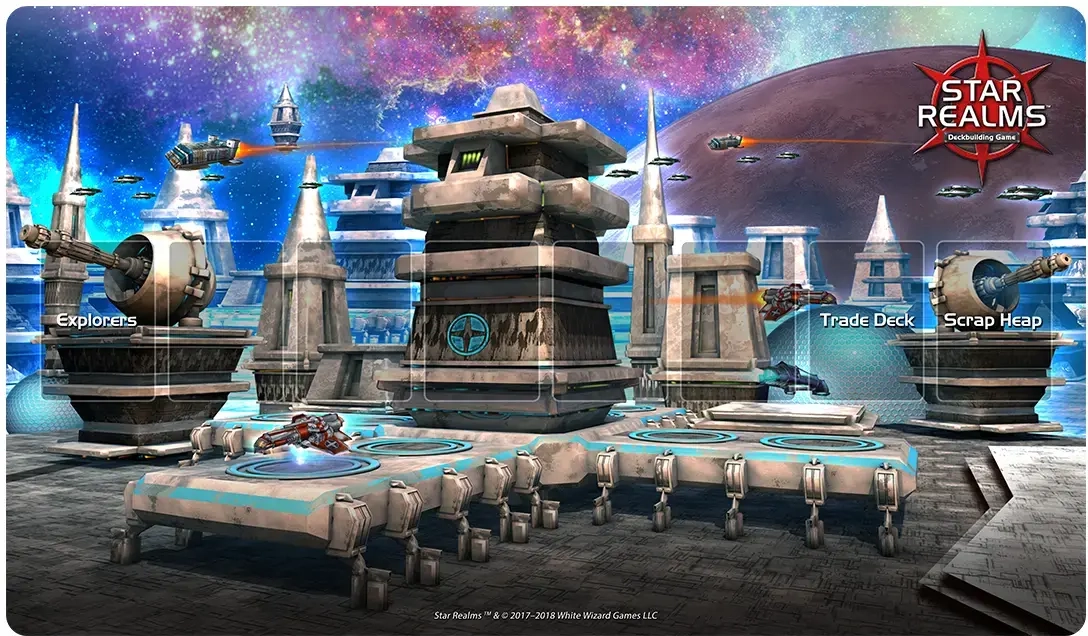This screenshot has width=1088, height=636.
Task: Select the Explorers card pile slot
Action: pos(97,321)
